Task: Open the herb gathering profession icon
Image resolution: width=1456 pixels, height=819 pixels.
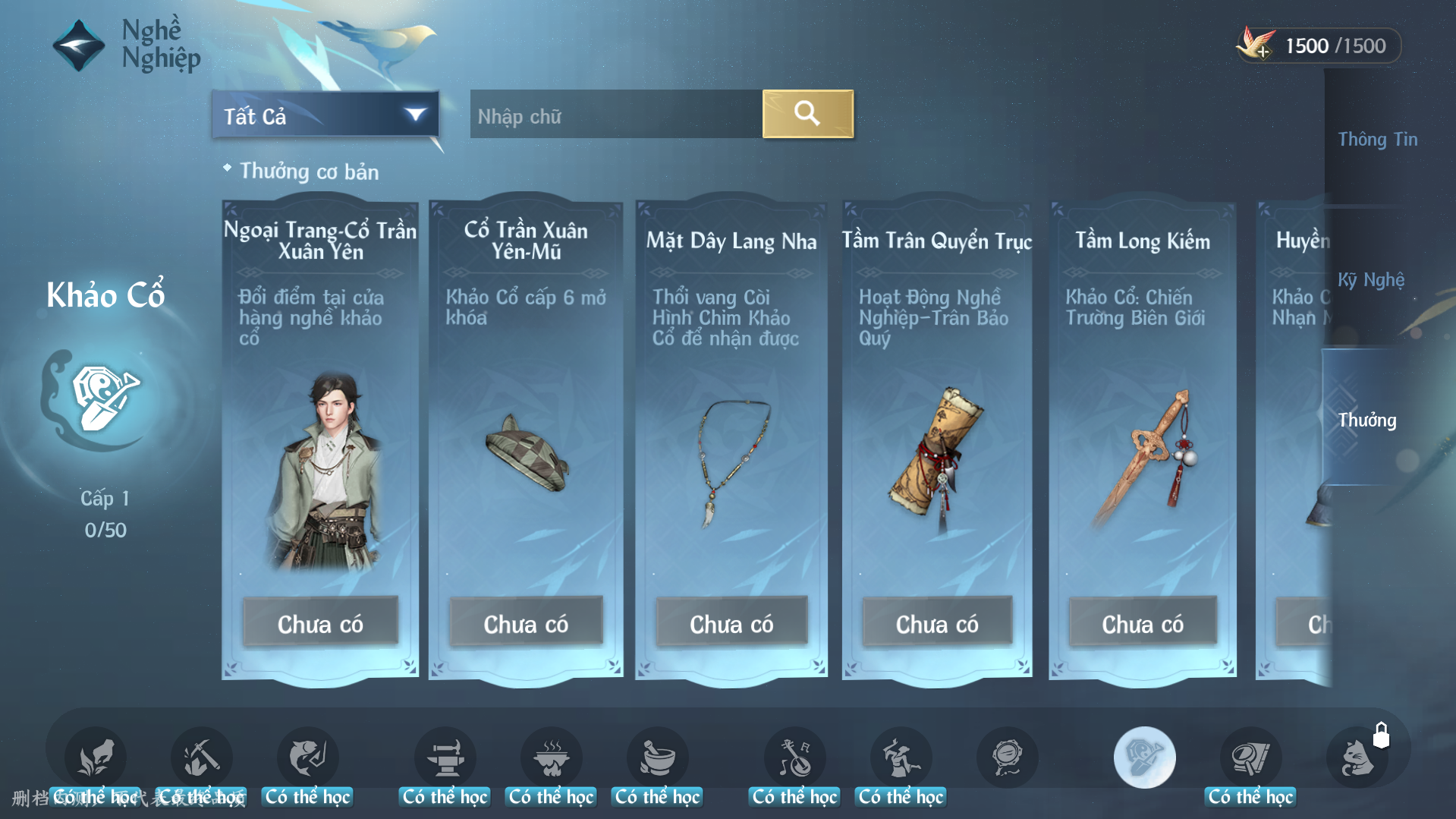Action: tap(96, 758)
